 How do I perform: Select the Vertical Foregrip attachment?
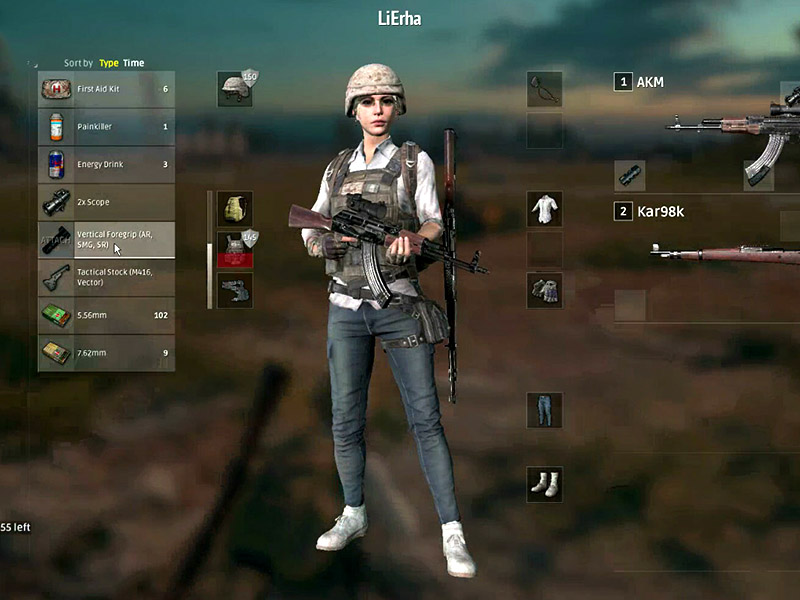[x=106, y=239]
